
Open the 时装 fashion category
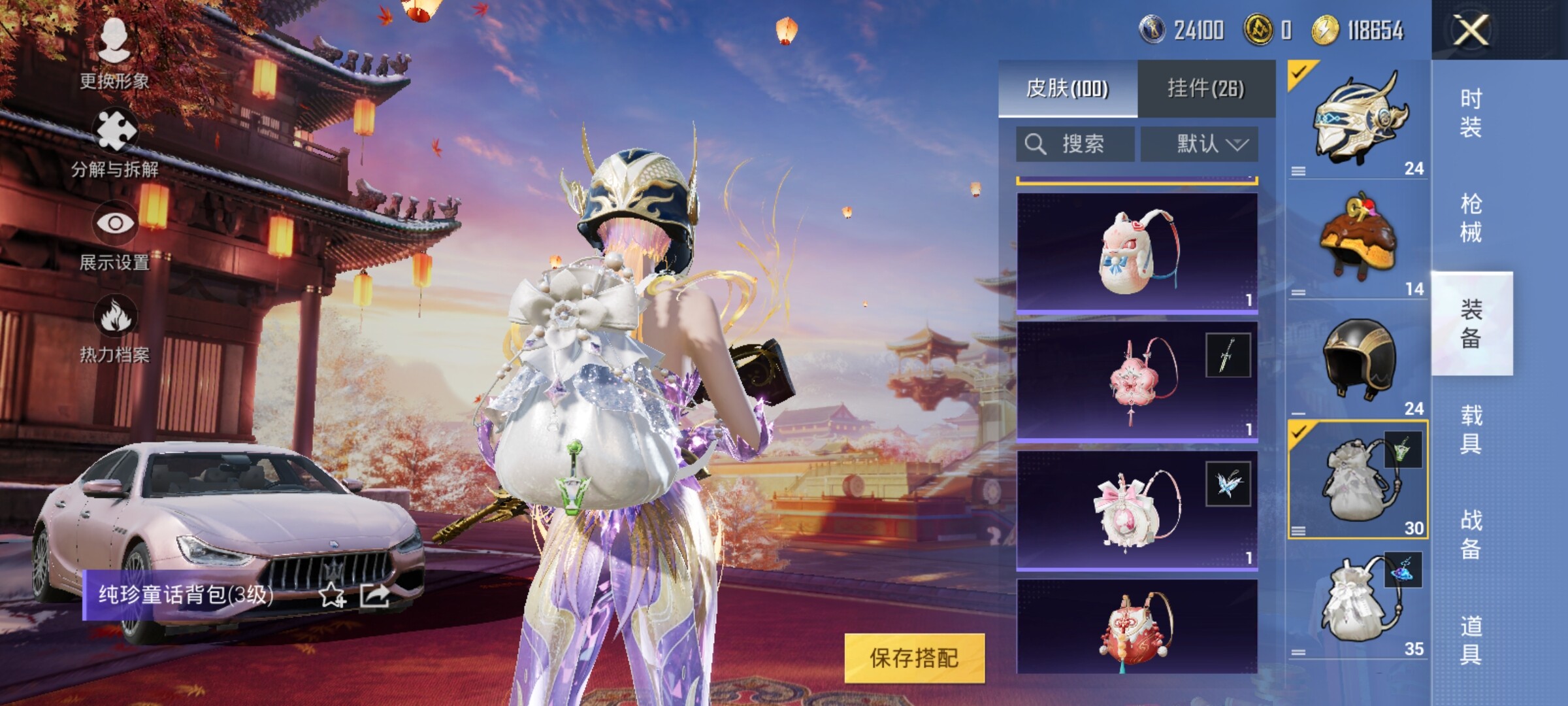1471,112
